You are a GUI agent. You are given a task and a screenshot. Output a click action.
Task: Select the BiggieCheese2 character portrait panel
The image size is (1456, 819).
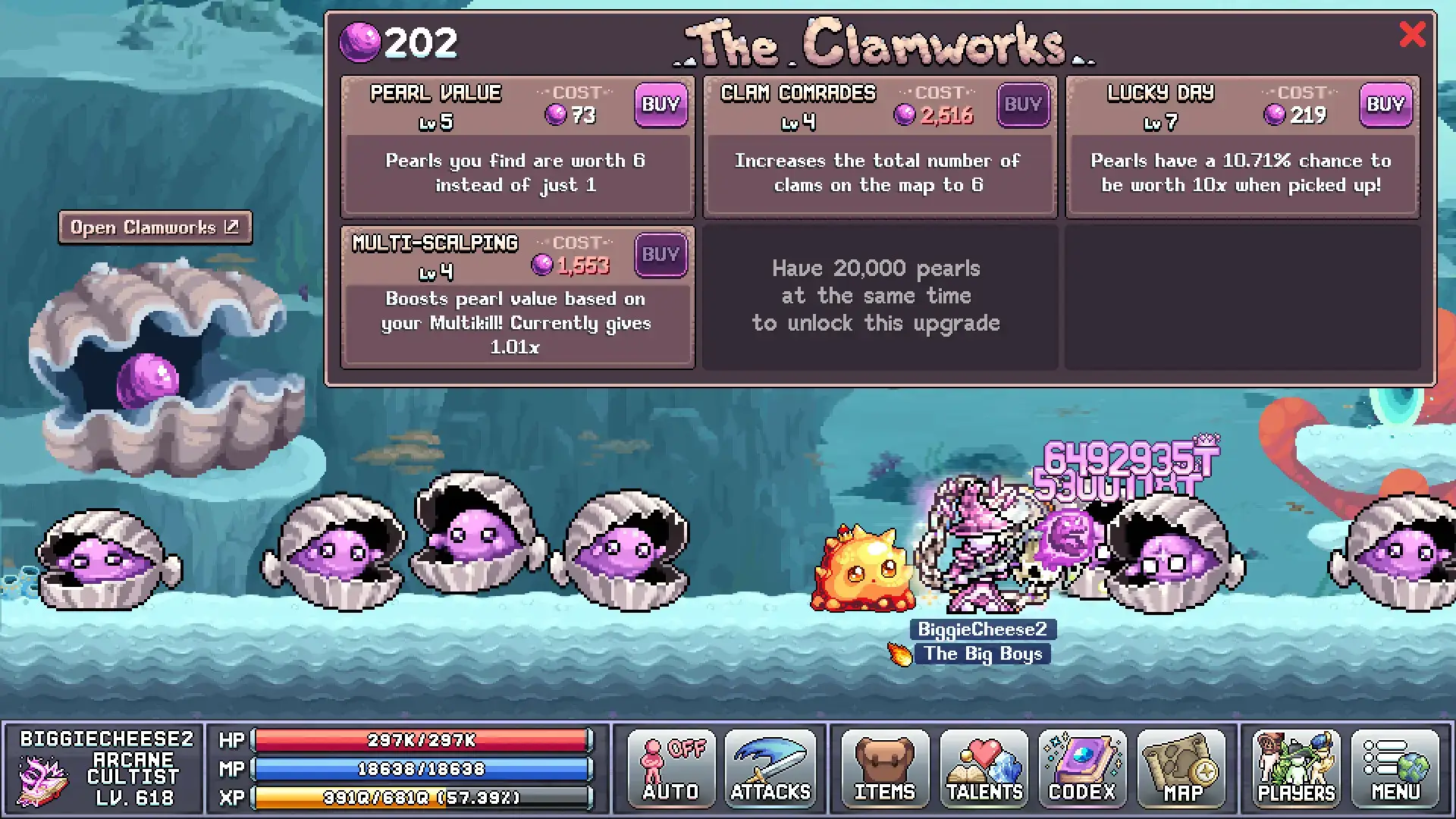(103, 769)
